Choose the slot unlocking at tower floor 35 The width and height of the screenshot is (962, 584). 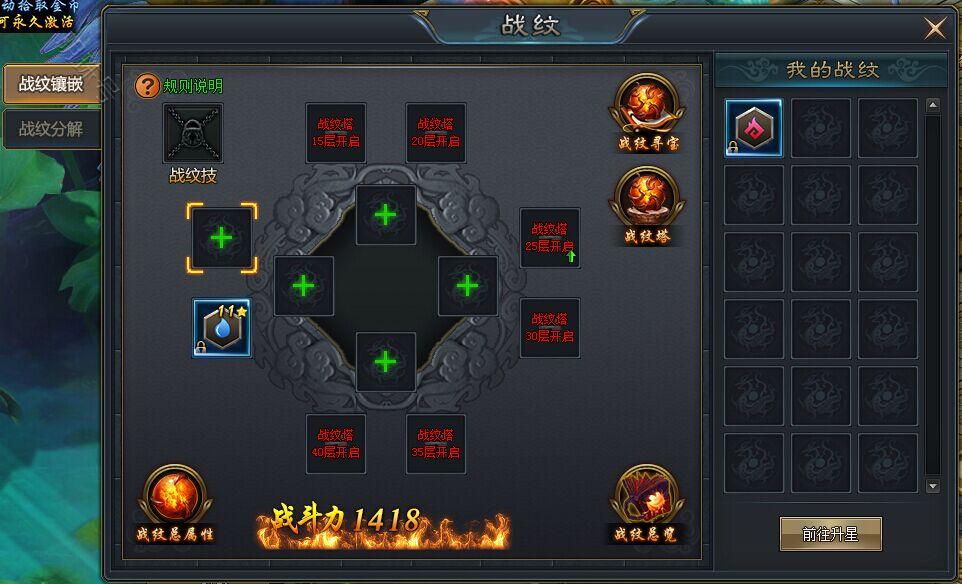(x=436, y=443)
